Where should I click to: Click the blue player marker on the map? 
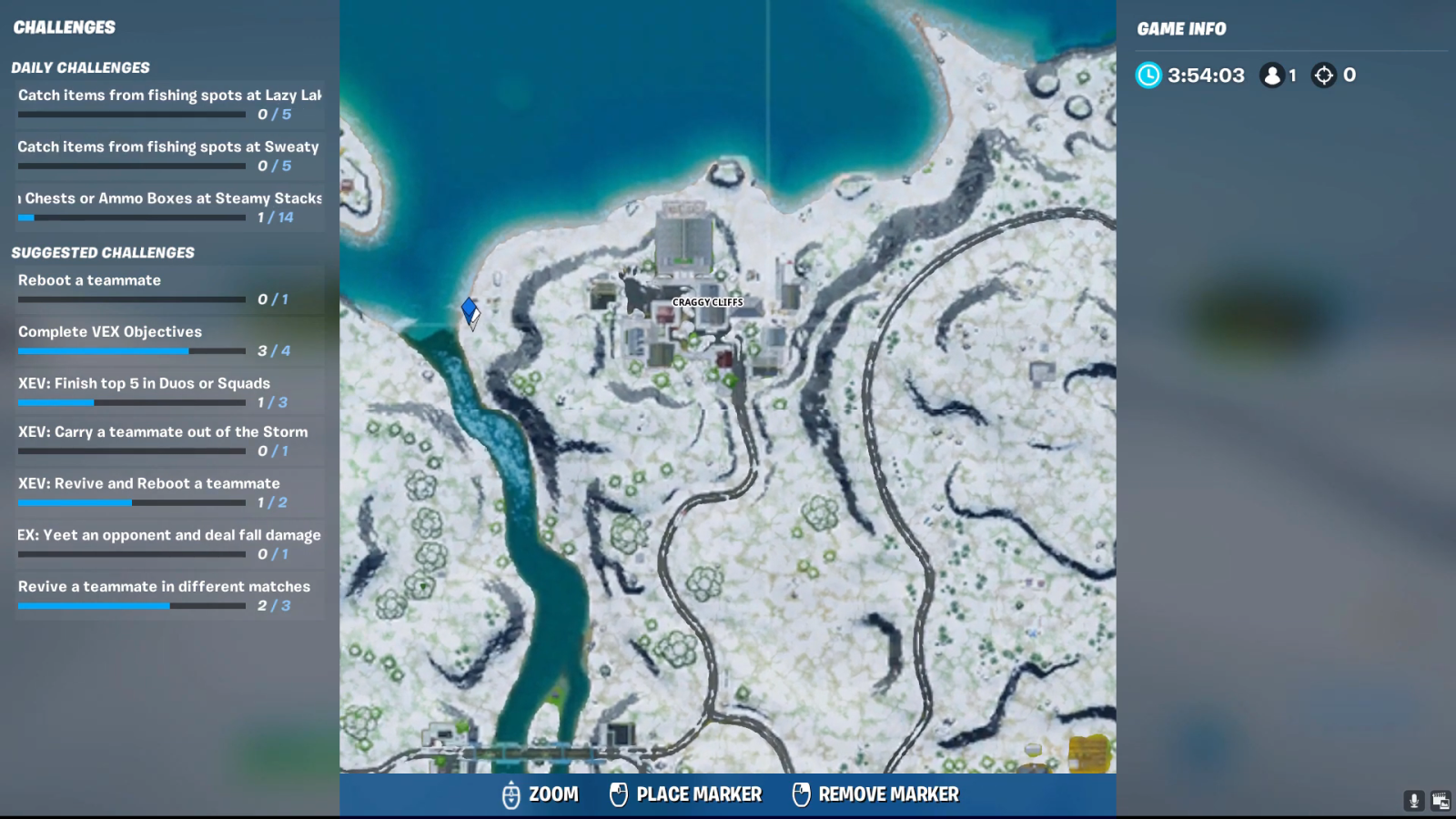point(470,311)
